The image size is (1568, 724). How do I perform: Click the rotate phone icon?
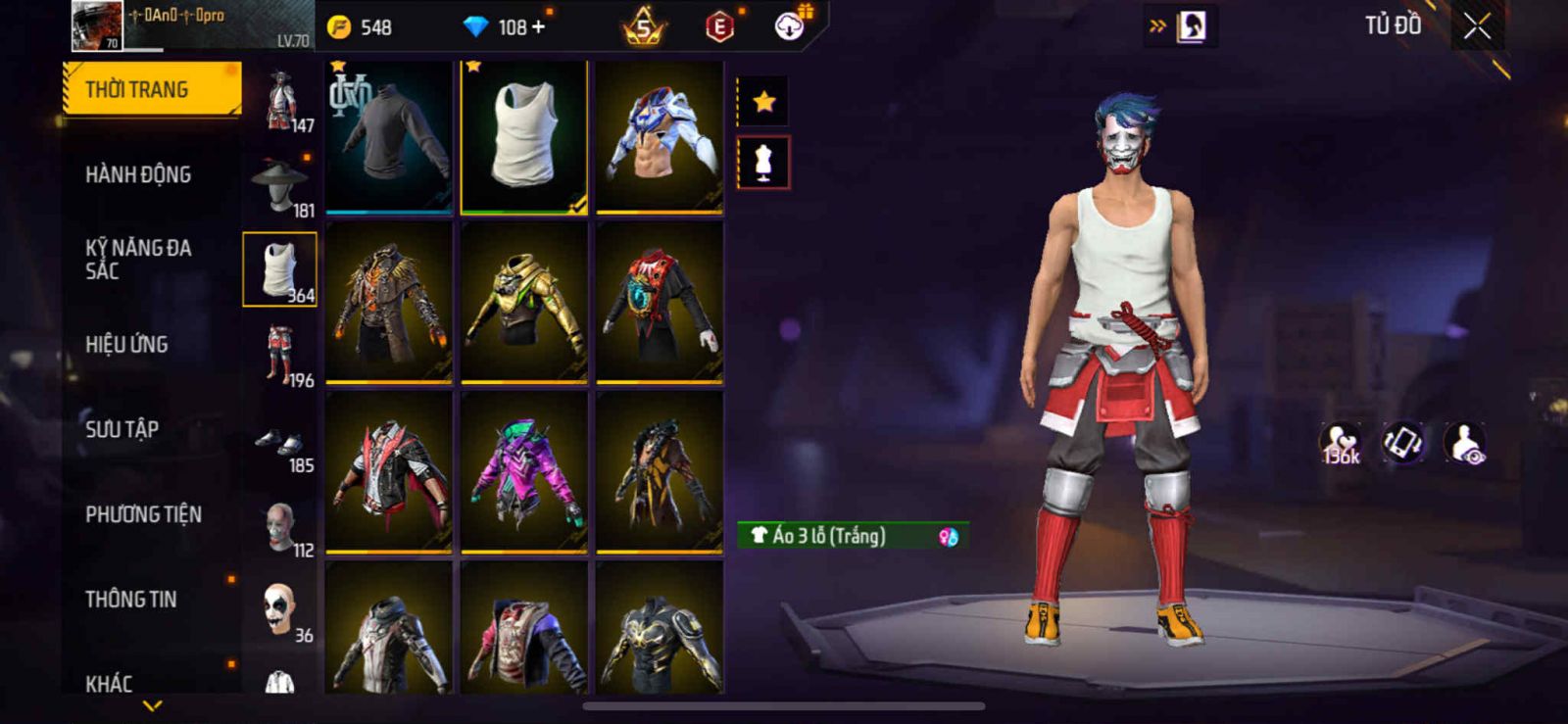click(x=1402, y=443)
